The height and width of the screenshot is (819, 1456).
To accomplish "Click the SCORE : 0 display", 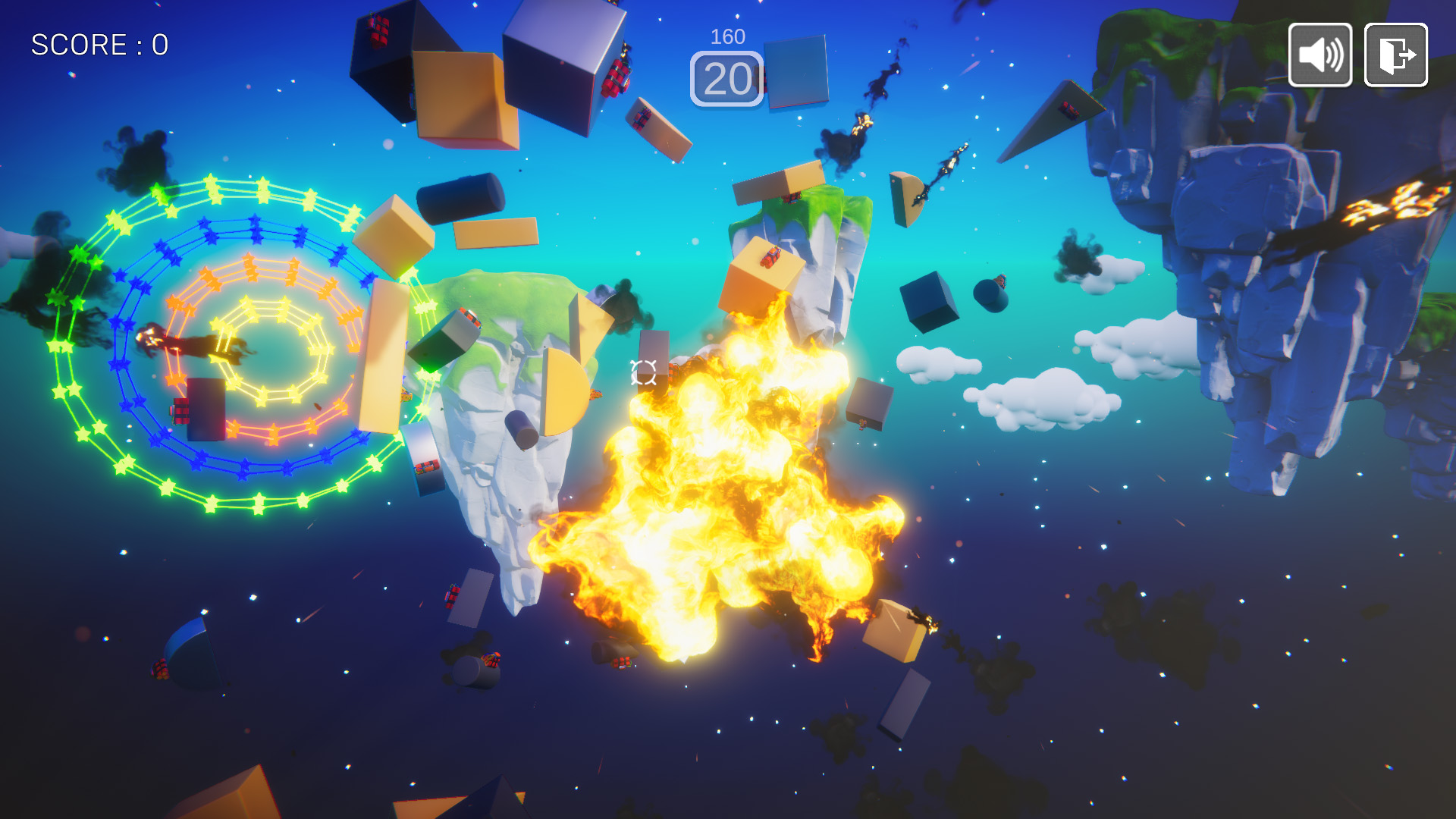I will pyautogui.click(x=97, y=44).
